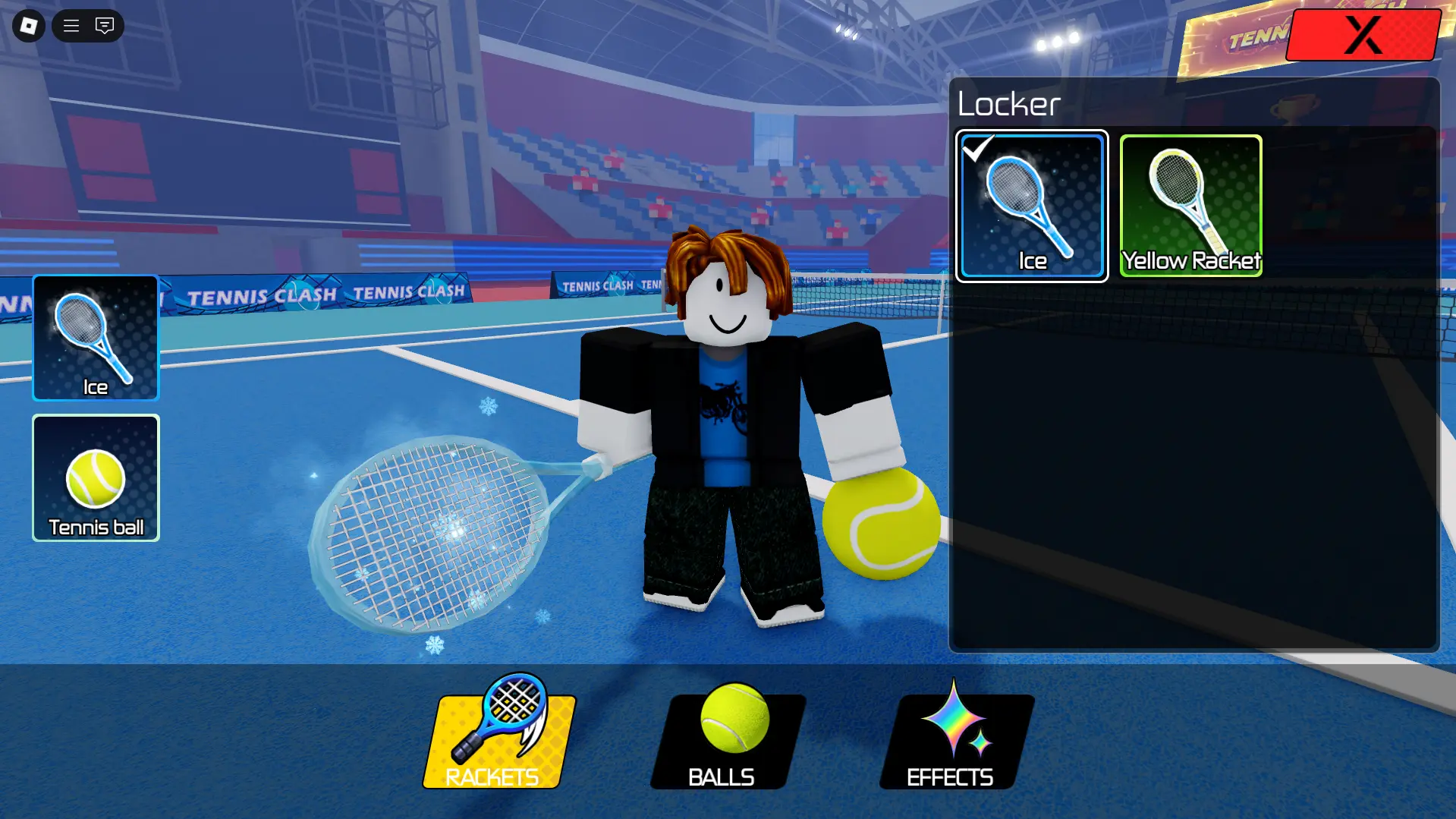This screenshot has height=819, width=1456.
Task: Click the equipped Ice racket slot
Action: point(96,338)
